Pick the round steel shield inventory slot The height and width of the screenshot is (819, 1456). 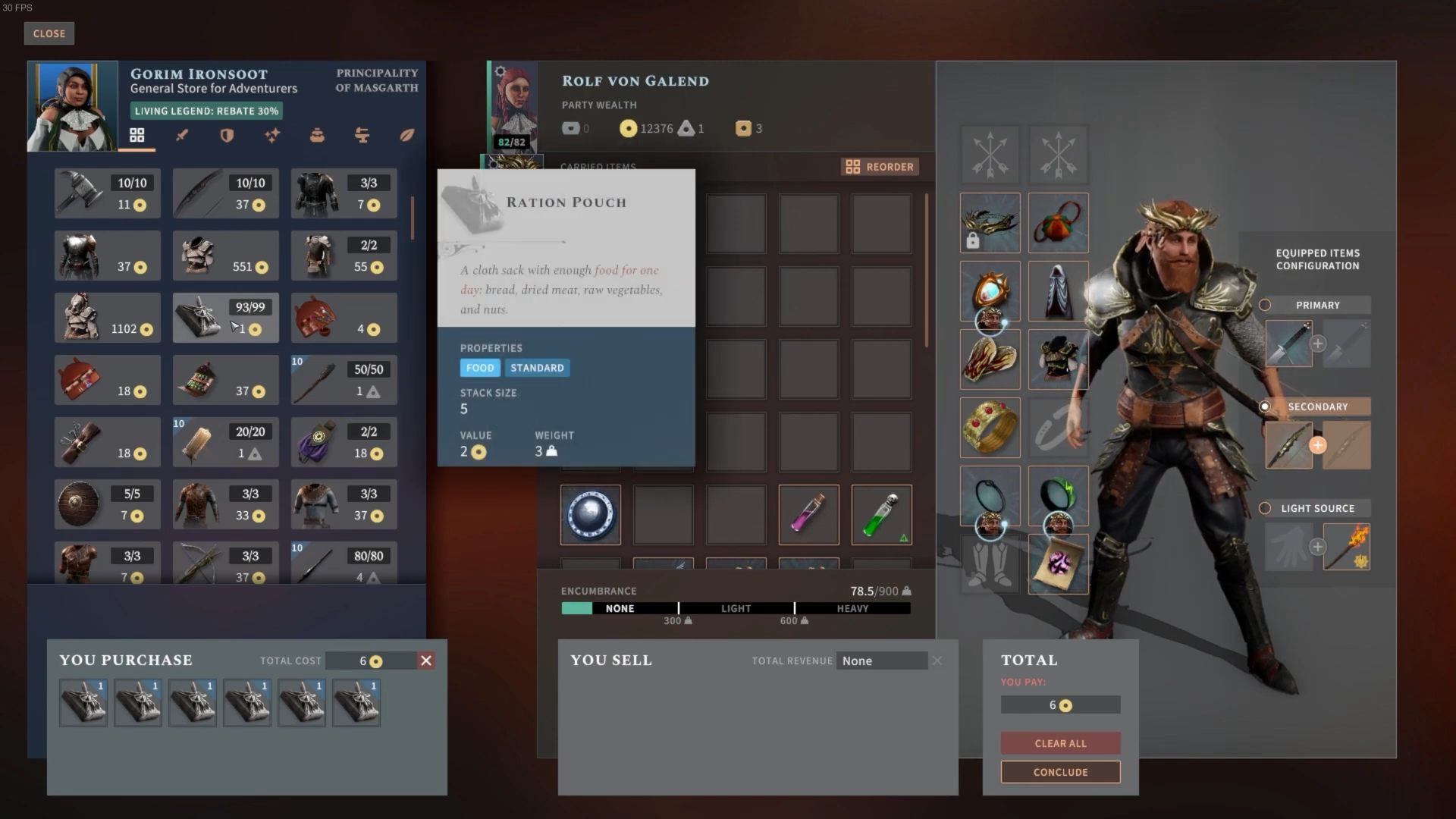[x=590, y=515]
